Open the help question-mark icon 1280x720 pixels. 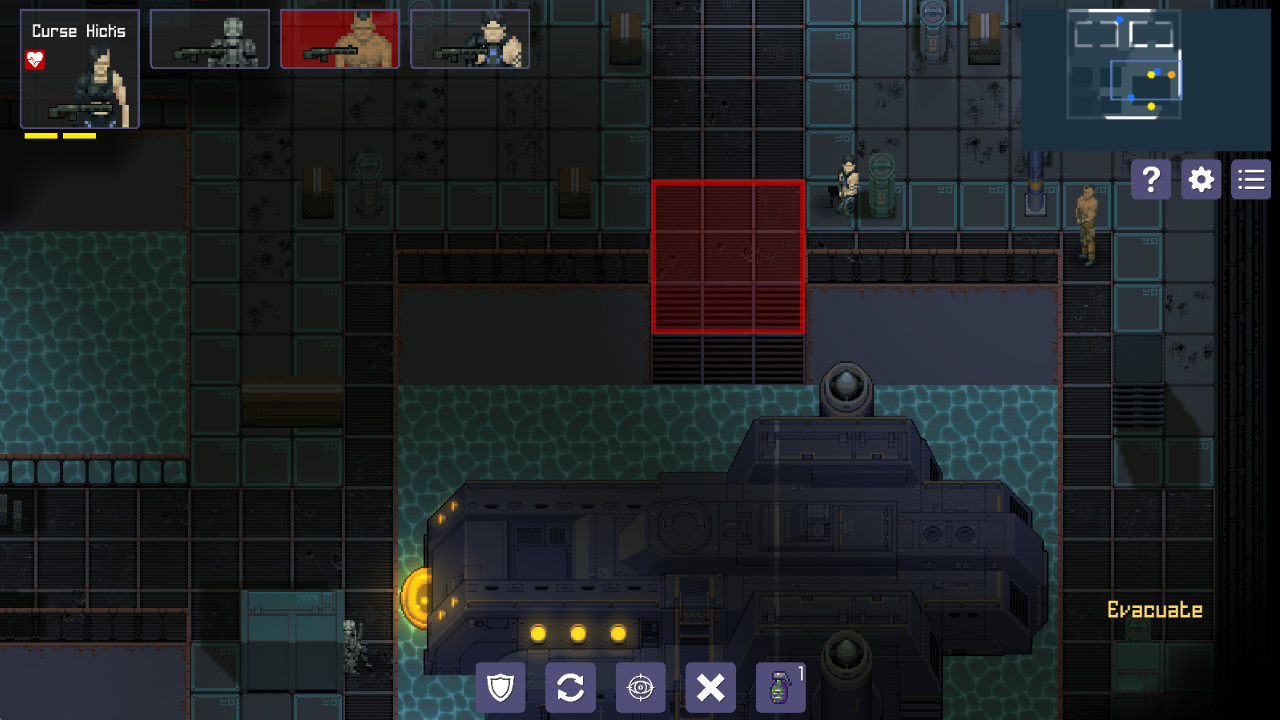click(1150, 179)
